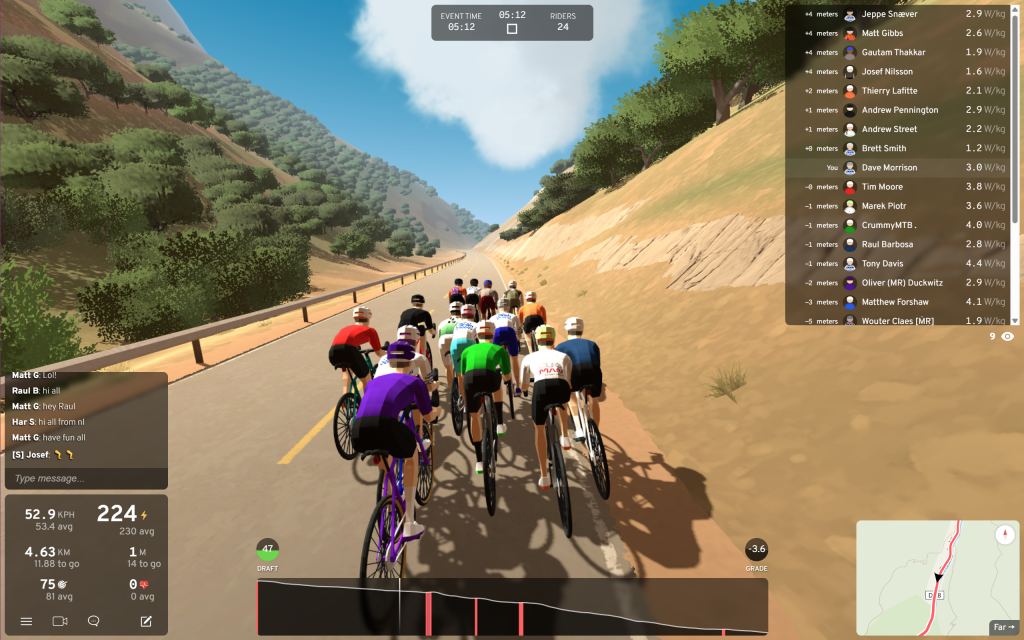The image size is (1024, 640).
Task: Open the chat bubble icon
Action: pos(93,621)
